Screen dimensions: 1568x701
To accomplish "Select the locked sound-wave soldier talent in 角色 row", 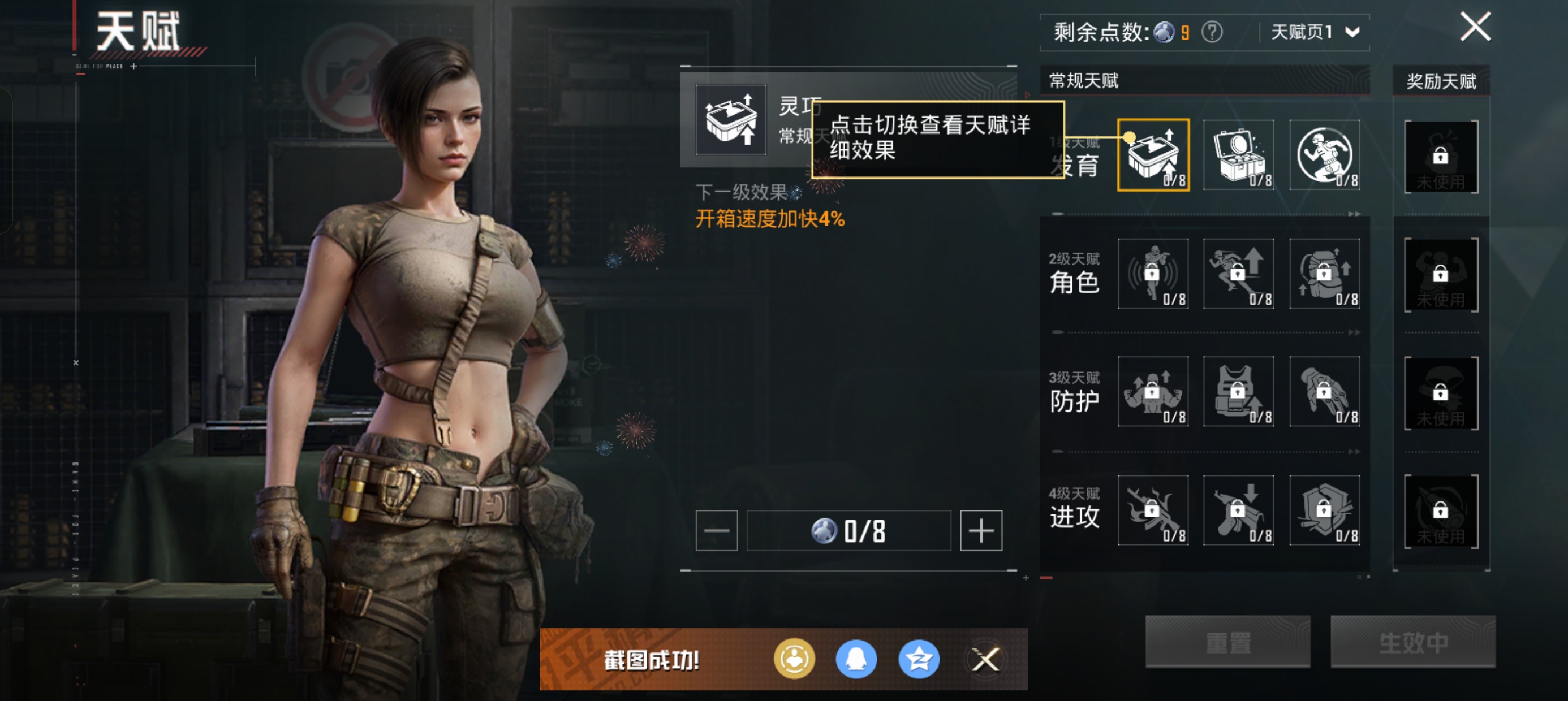I will click(1153, 274).
